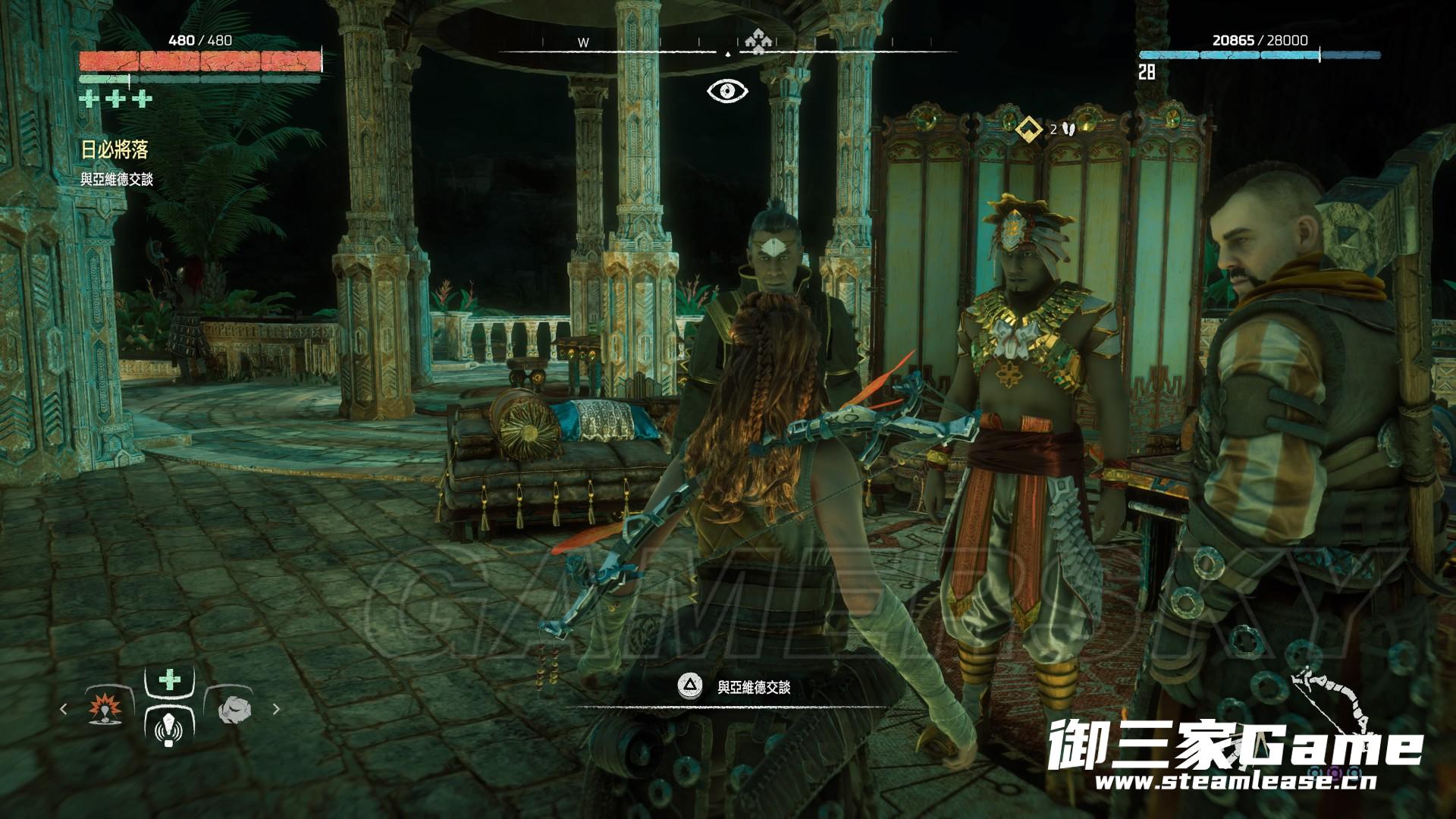Click the eye visibility indicator
This screenshot has width=1456, height=819.
[727, 91]
